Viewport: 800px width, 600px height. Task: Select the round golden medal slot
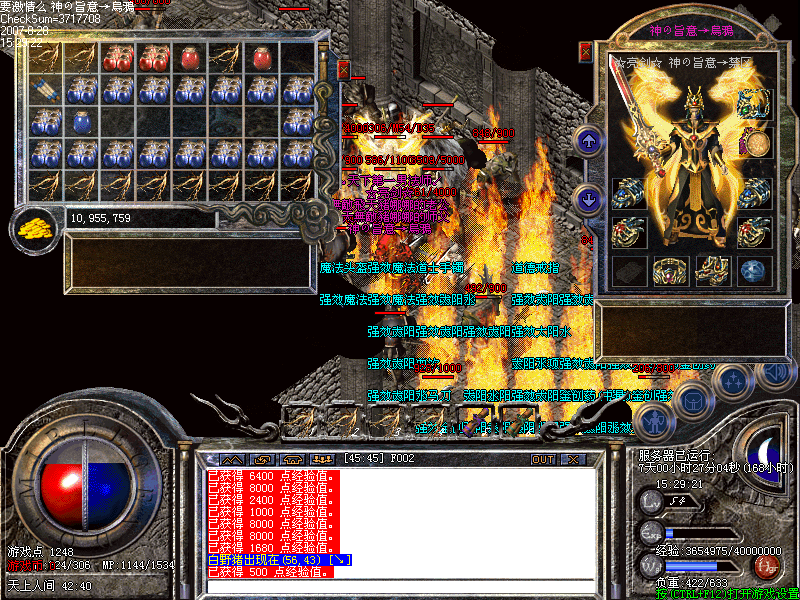(x=757, y=145)
